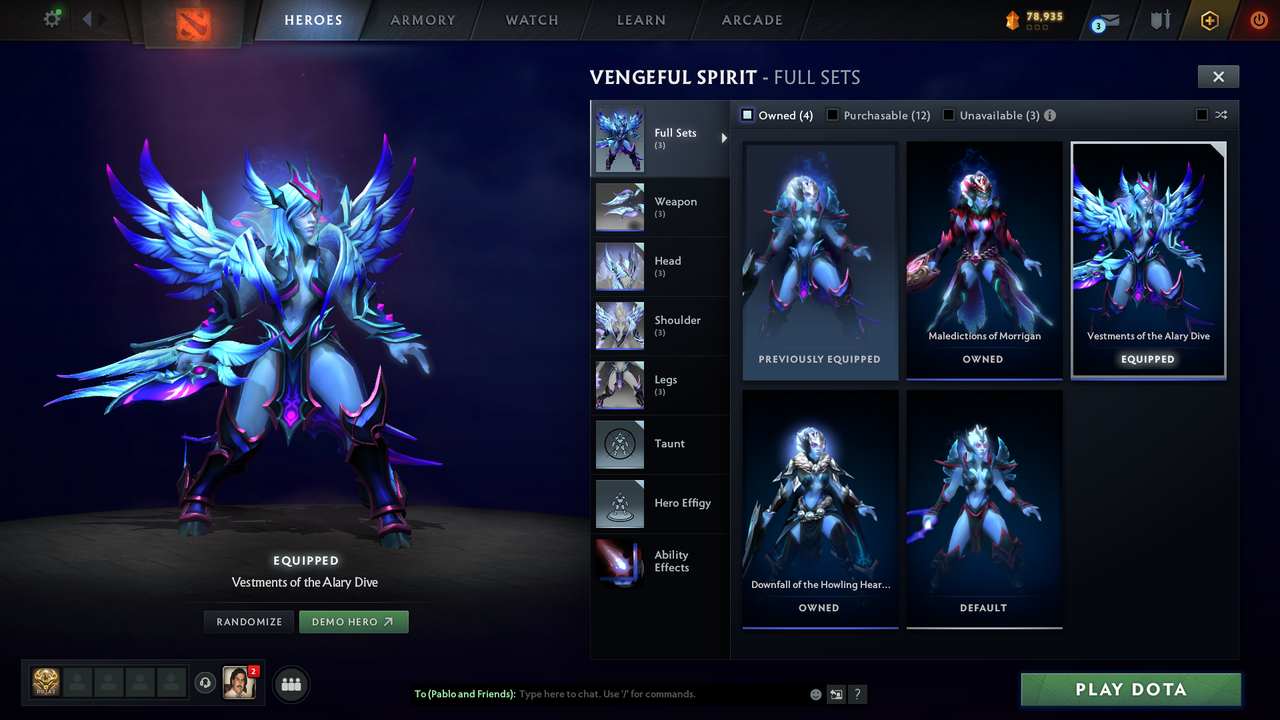This screenshot has width=1280, height=720.
Task: Select the Head items category
Action: 660,266
